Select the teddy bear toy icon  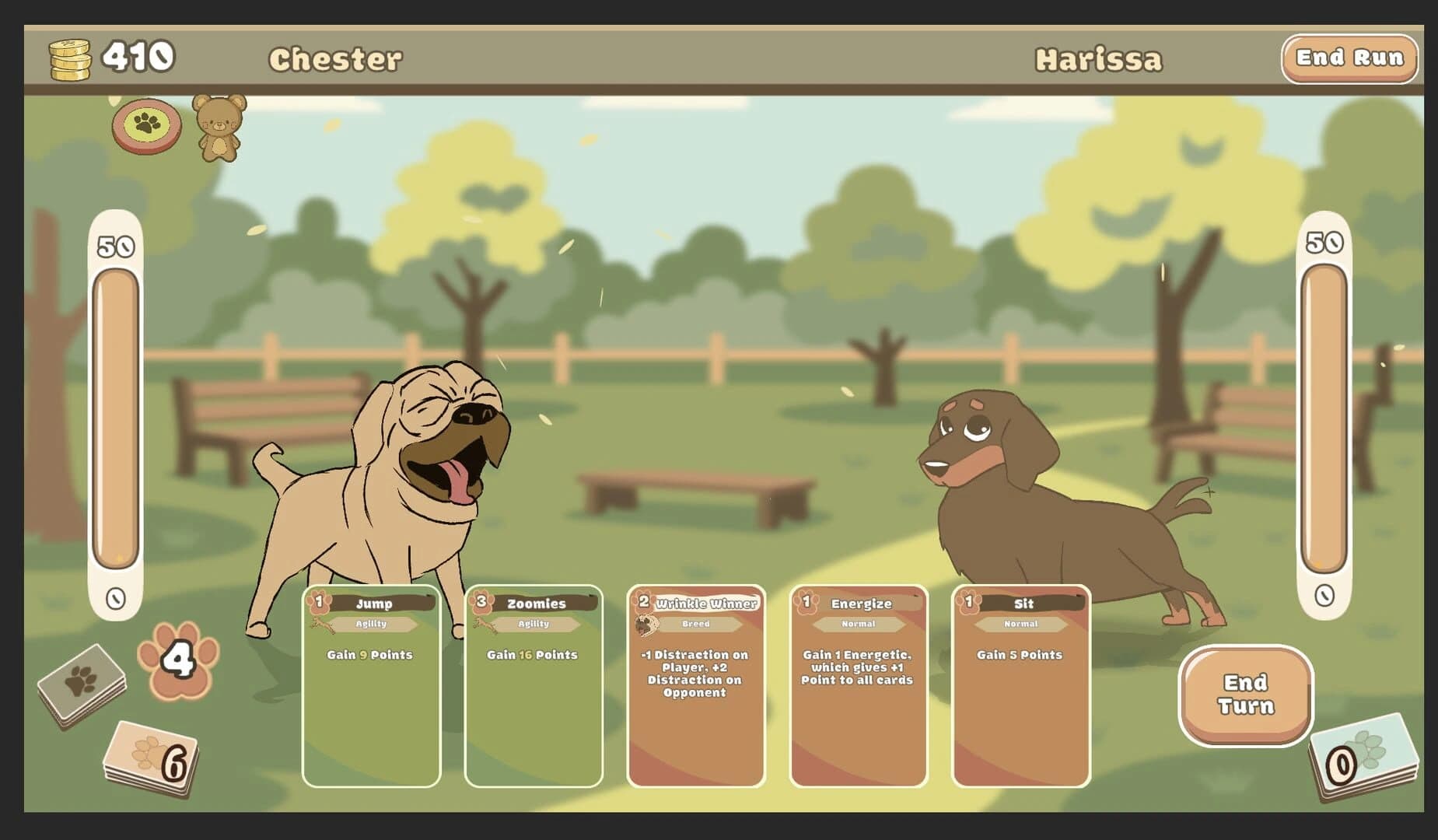point(219,131)
